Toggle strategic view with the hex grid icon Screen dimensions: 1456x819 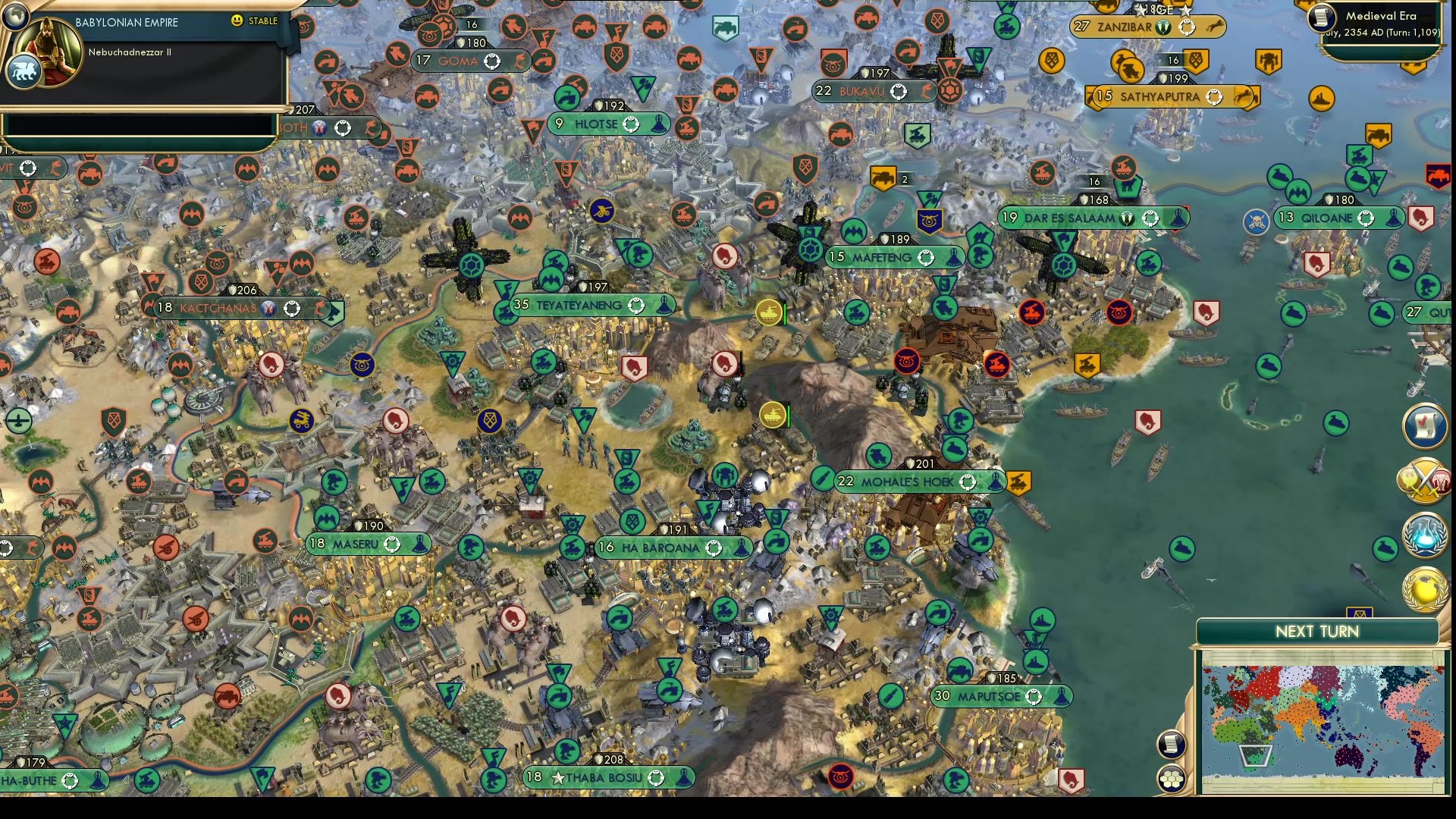1172,778
